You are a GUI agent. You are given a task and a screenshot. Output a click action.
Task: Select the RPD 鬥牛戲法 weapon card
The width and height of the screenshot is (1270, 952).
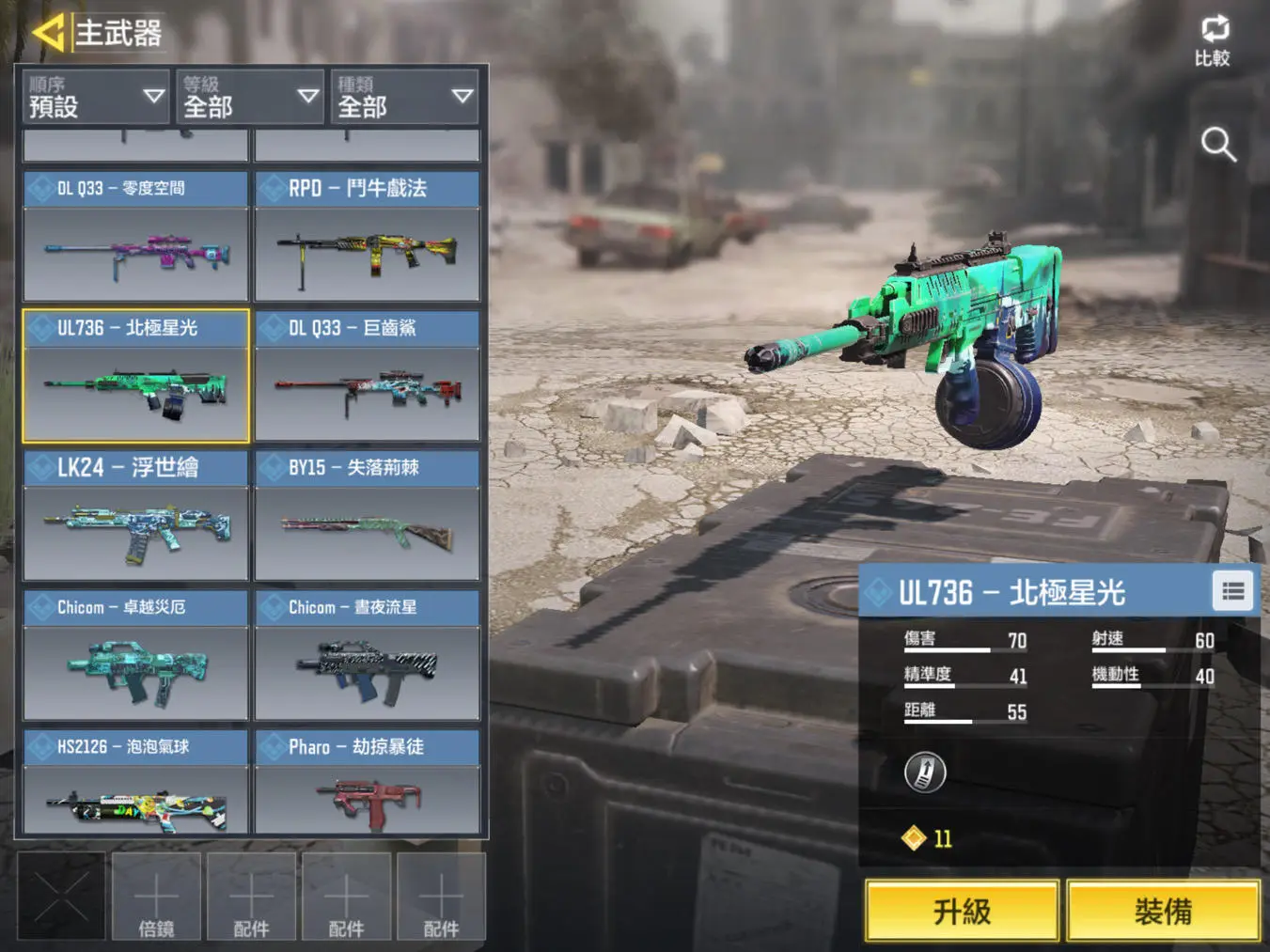[x=368, y=236]
